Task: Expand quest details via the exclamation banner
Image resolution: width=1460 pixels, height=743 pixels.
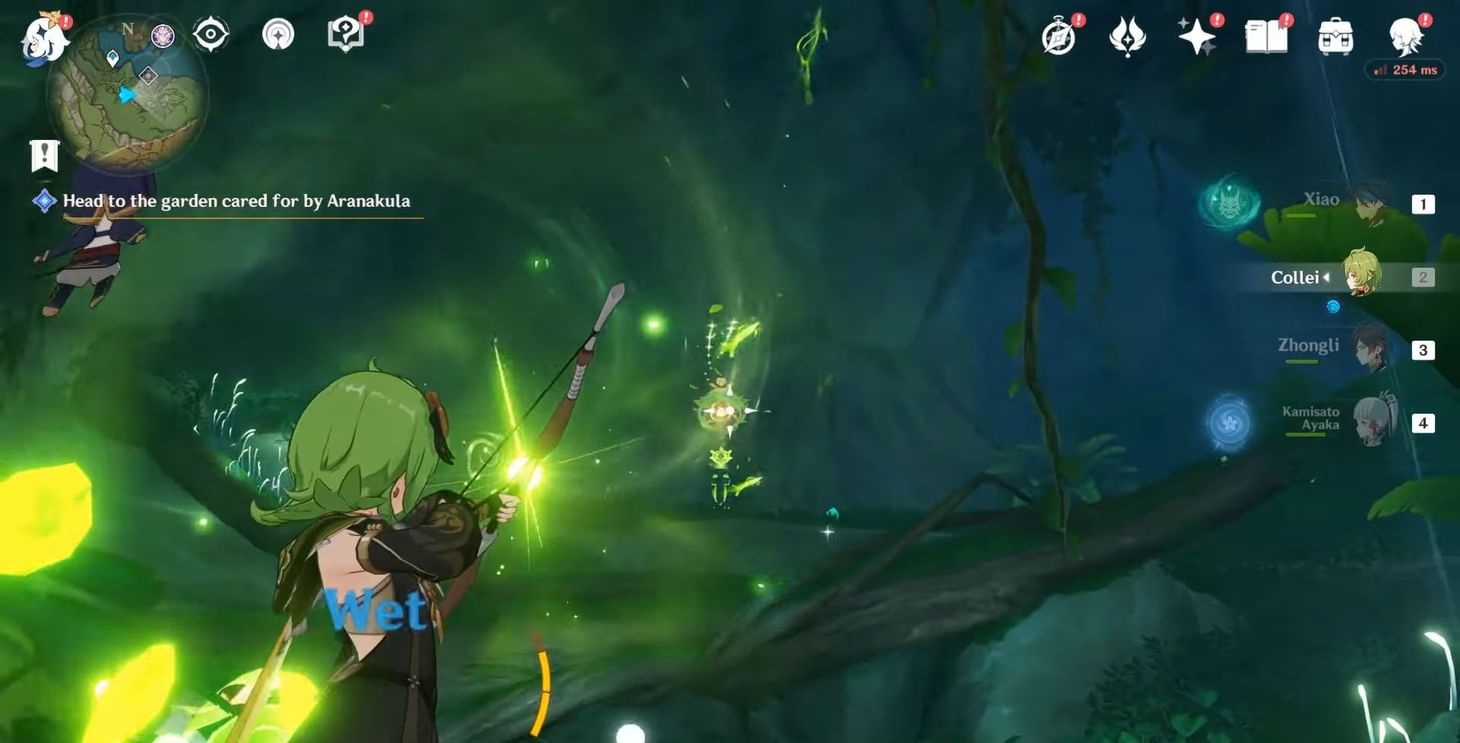Action: point(43,155)
